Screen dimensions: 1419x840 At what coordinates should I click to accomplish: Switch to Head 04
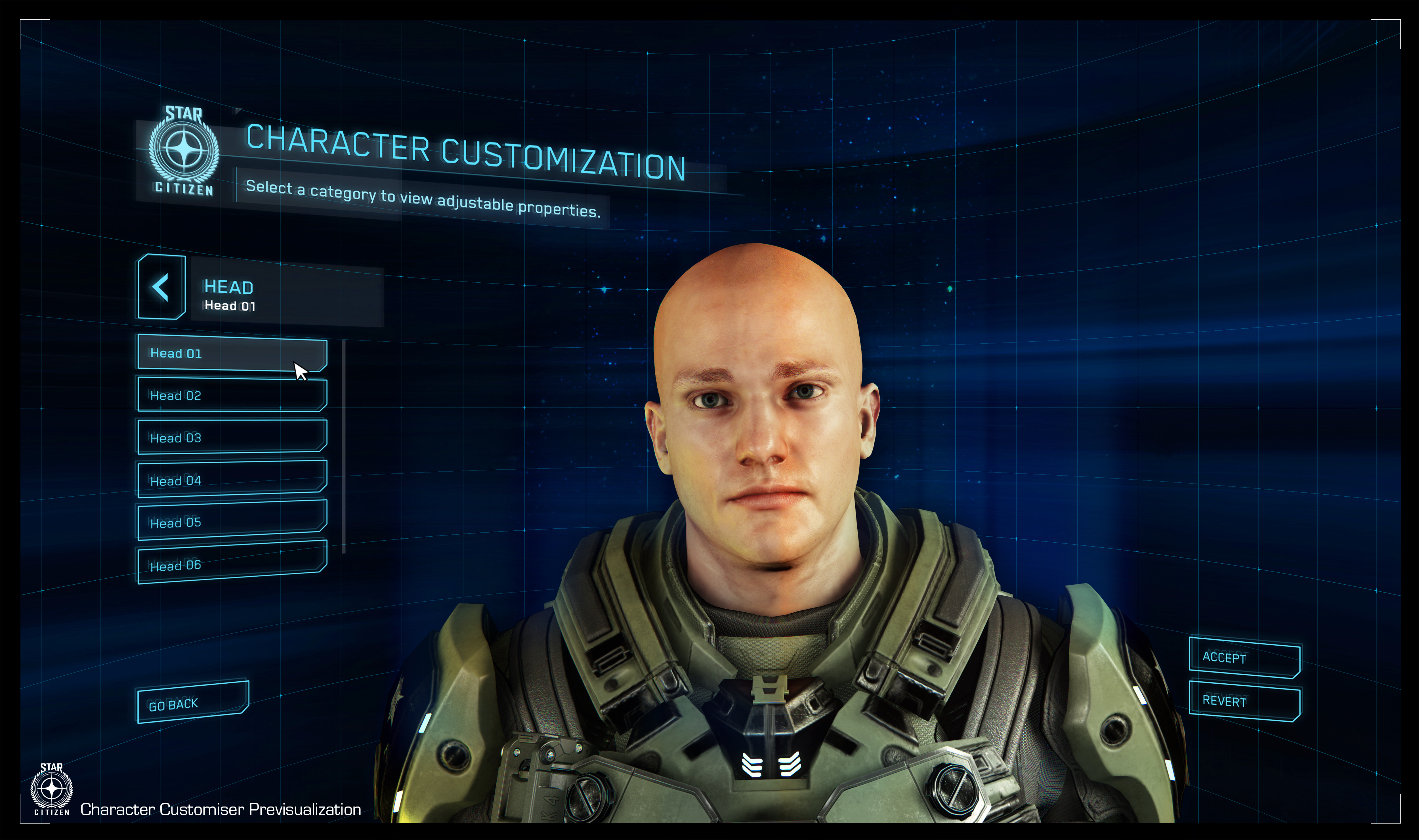click(x=232, y=479)
